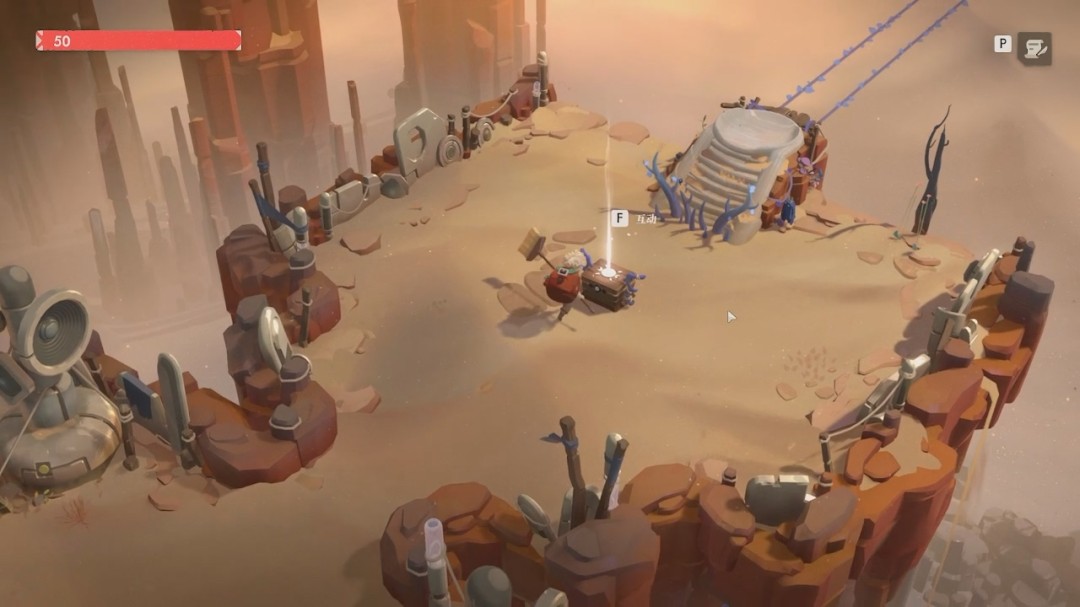Open the scroll and quill journal icon

(1034, 47)
